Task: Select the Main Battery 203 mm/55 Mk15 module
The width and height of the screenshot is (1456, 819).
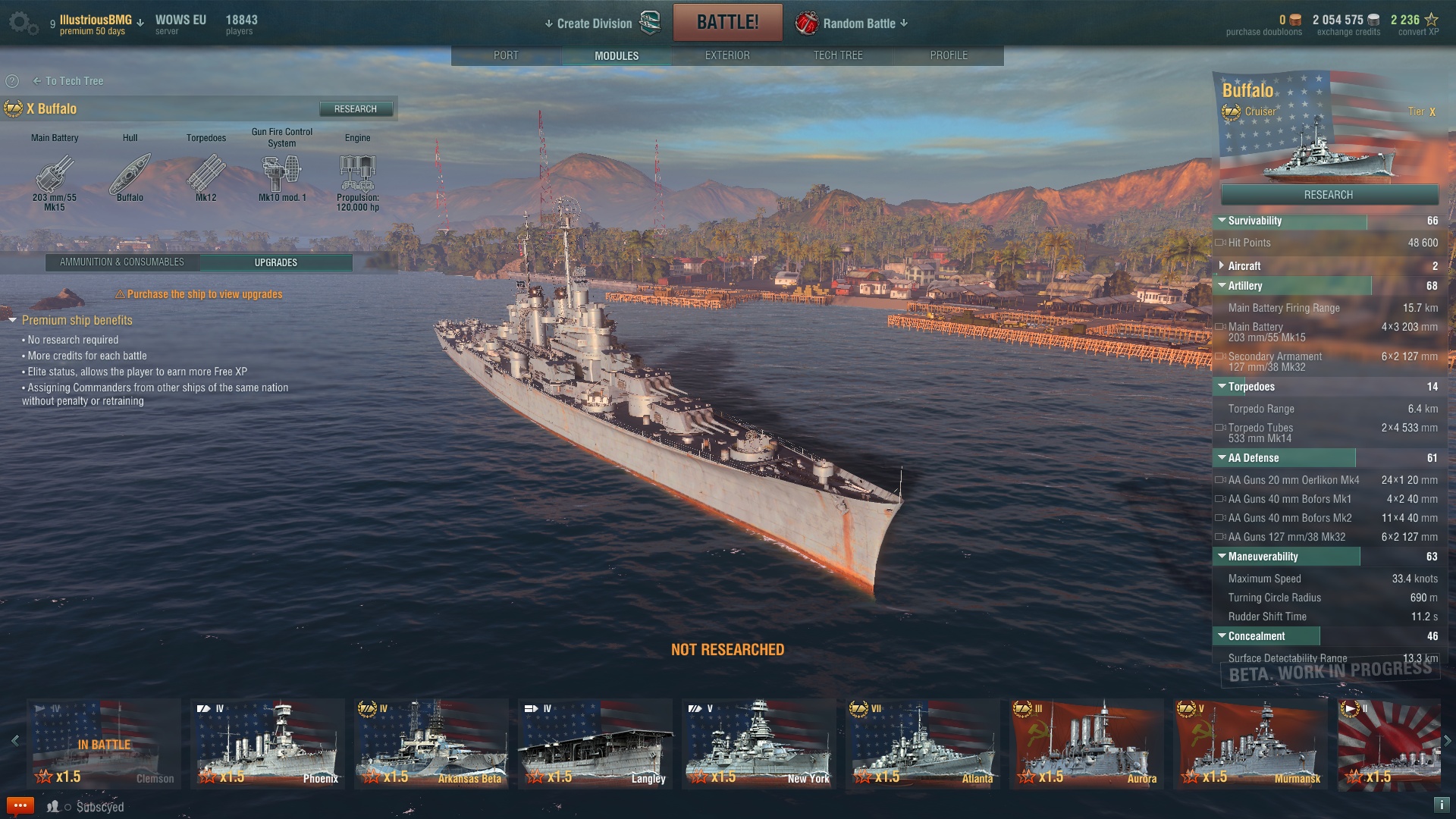Action: (x=55, y=174)
